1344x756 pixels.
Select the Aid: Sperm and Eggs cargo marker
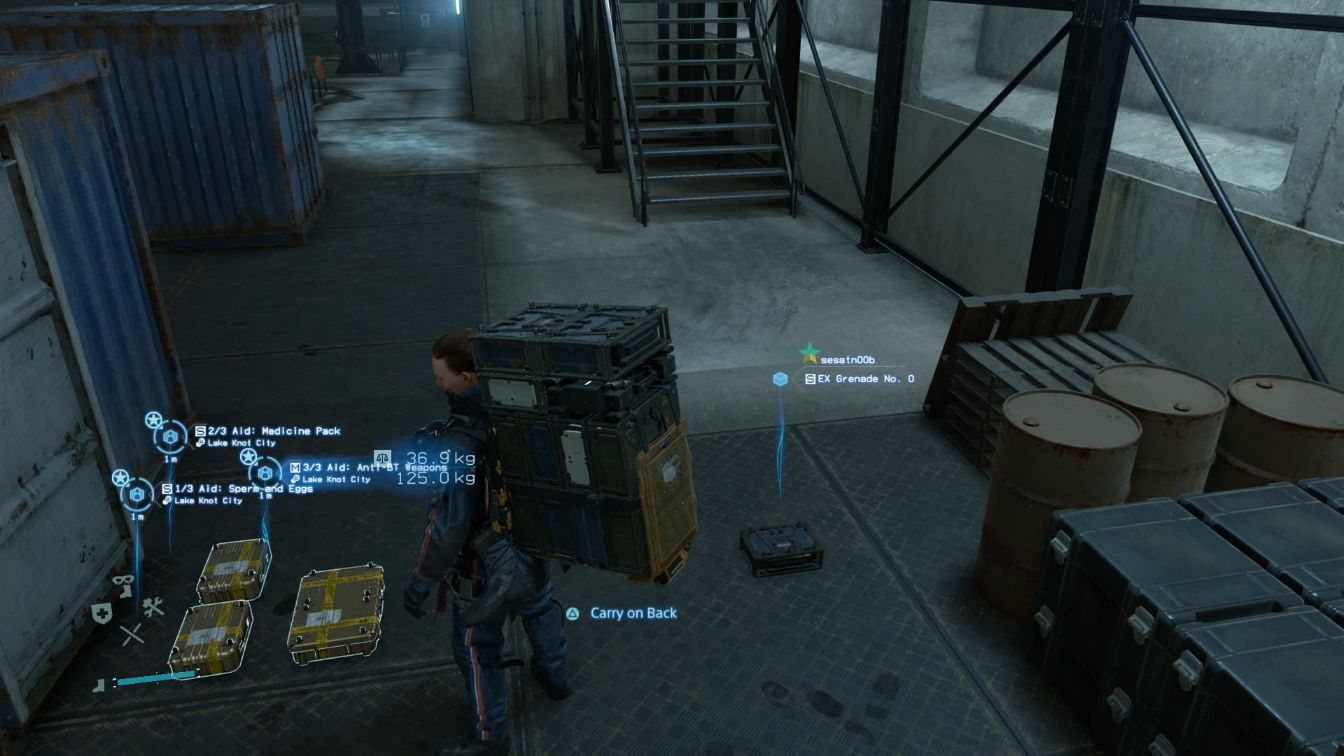coord(137,494)
